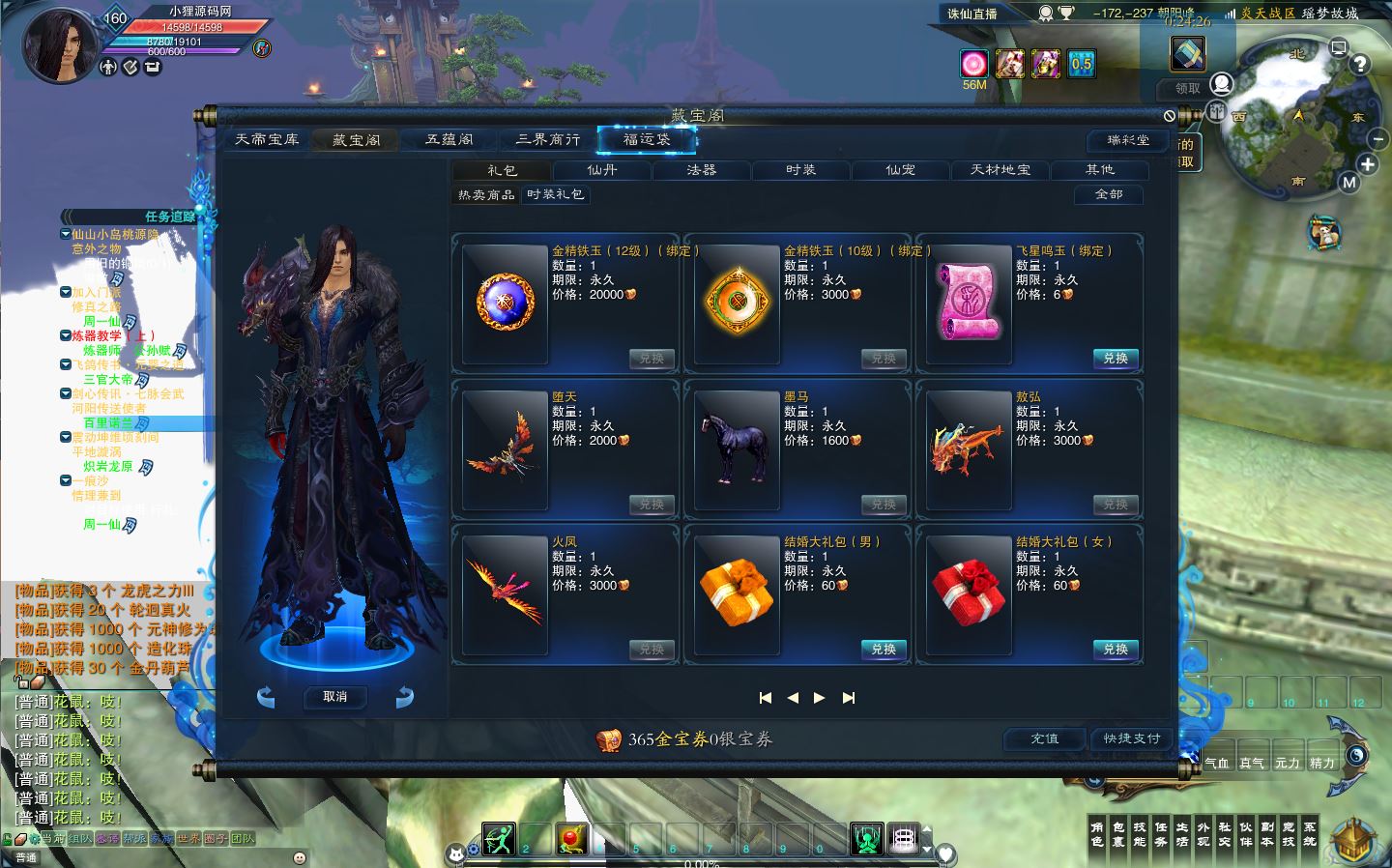Go to next shop page
Screen dimensions: 1392x868
(820, 698)
